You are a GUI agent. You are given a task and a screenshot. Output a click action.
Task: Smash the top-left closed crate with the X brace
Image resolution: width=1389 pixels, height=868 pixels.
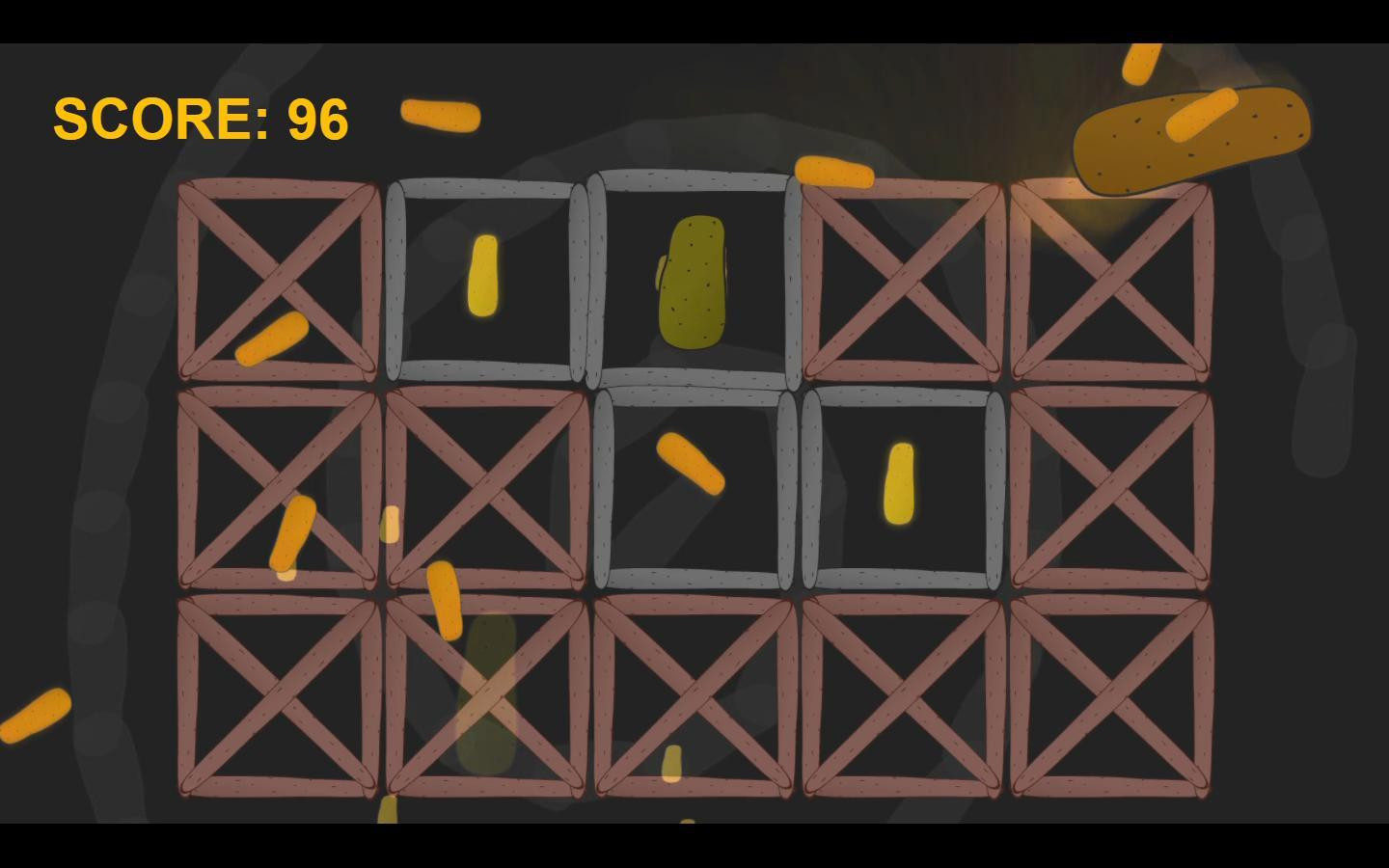[278, 280]
